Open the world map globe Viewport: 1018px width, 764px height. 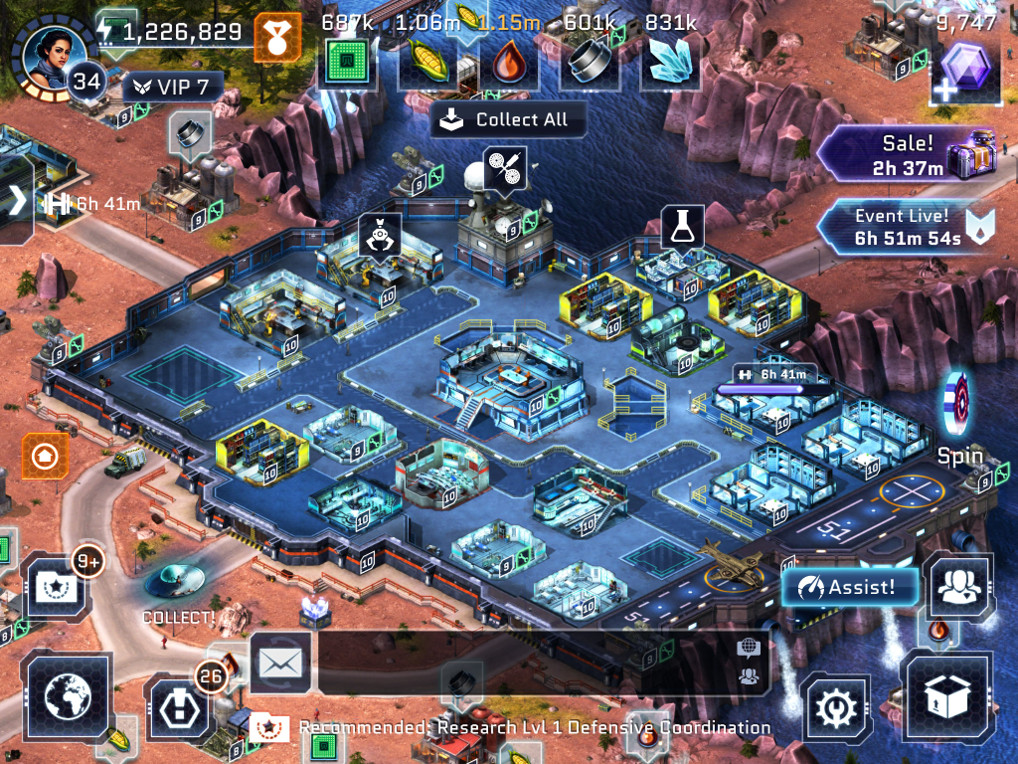click(x=68, y=690)
